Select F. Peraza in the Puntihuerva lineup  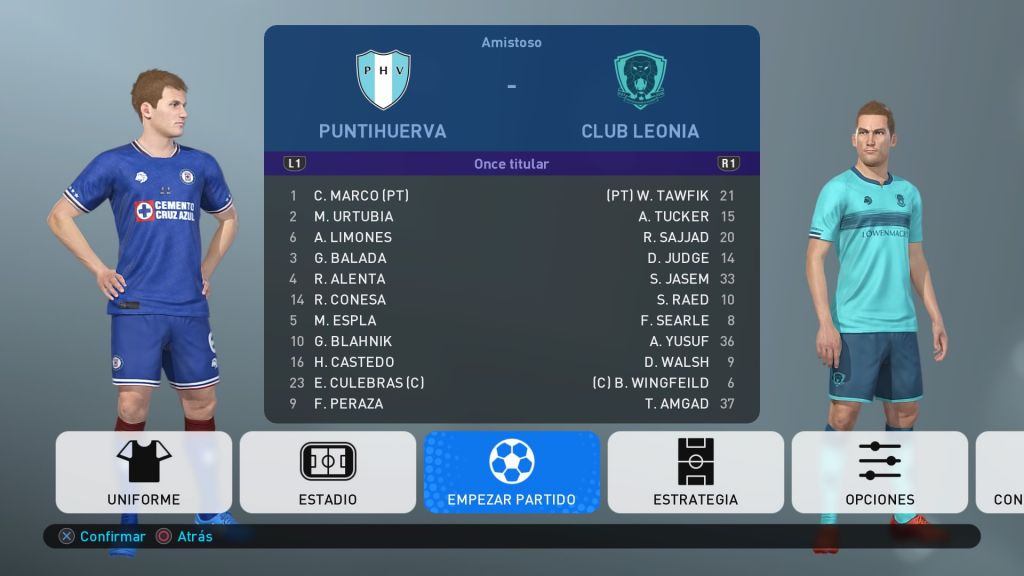coord(348,404)
